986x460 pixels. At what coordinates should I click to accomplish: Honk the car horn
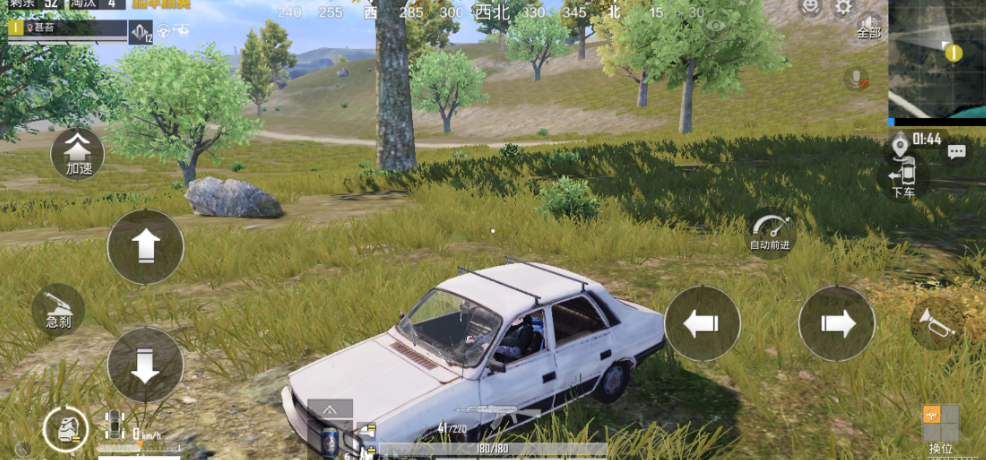938,323
